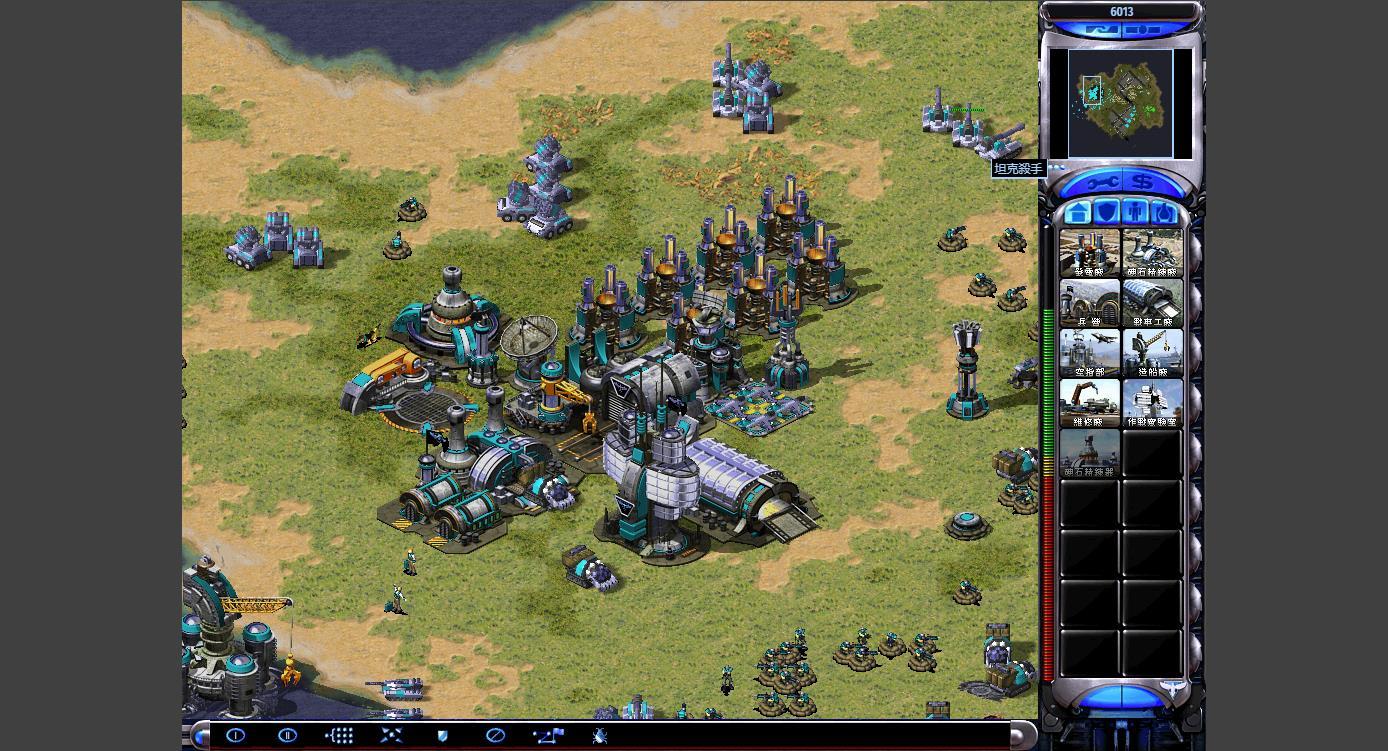
Task: Select the Naval Shipyard (造船廠) icon
Action: pos(1152,353)
